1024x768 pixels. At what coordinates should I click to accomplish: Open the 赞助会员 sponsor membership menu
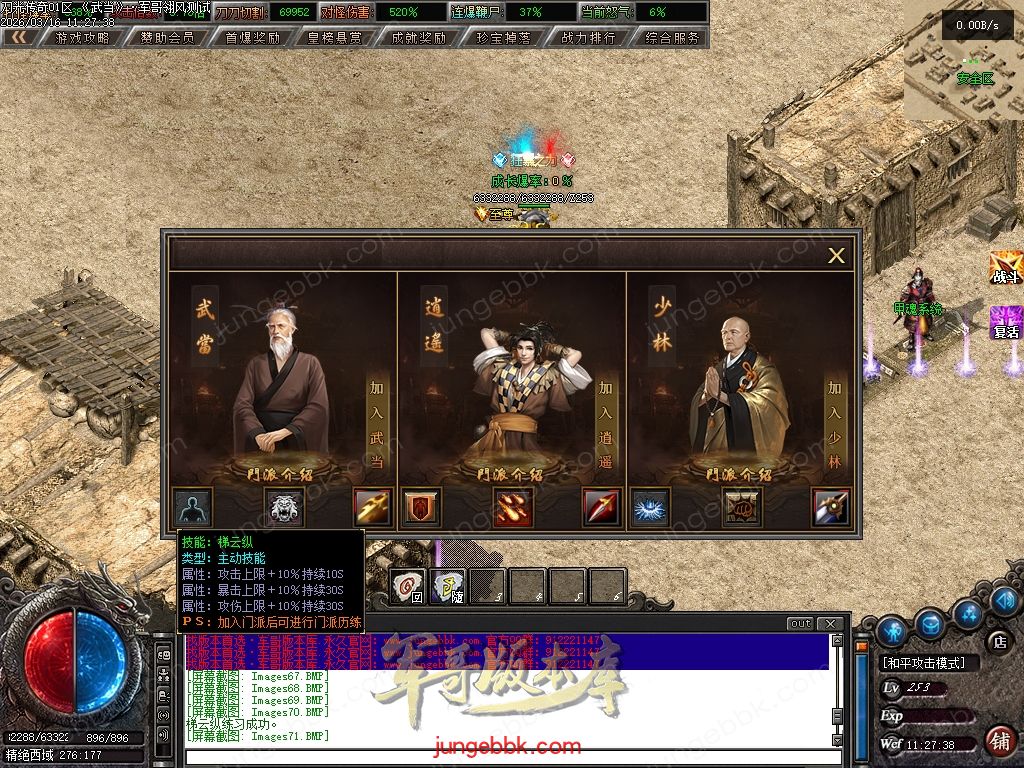tap(167, 38)
